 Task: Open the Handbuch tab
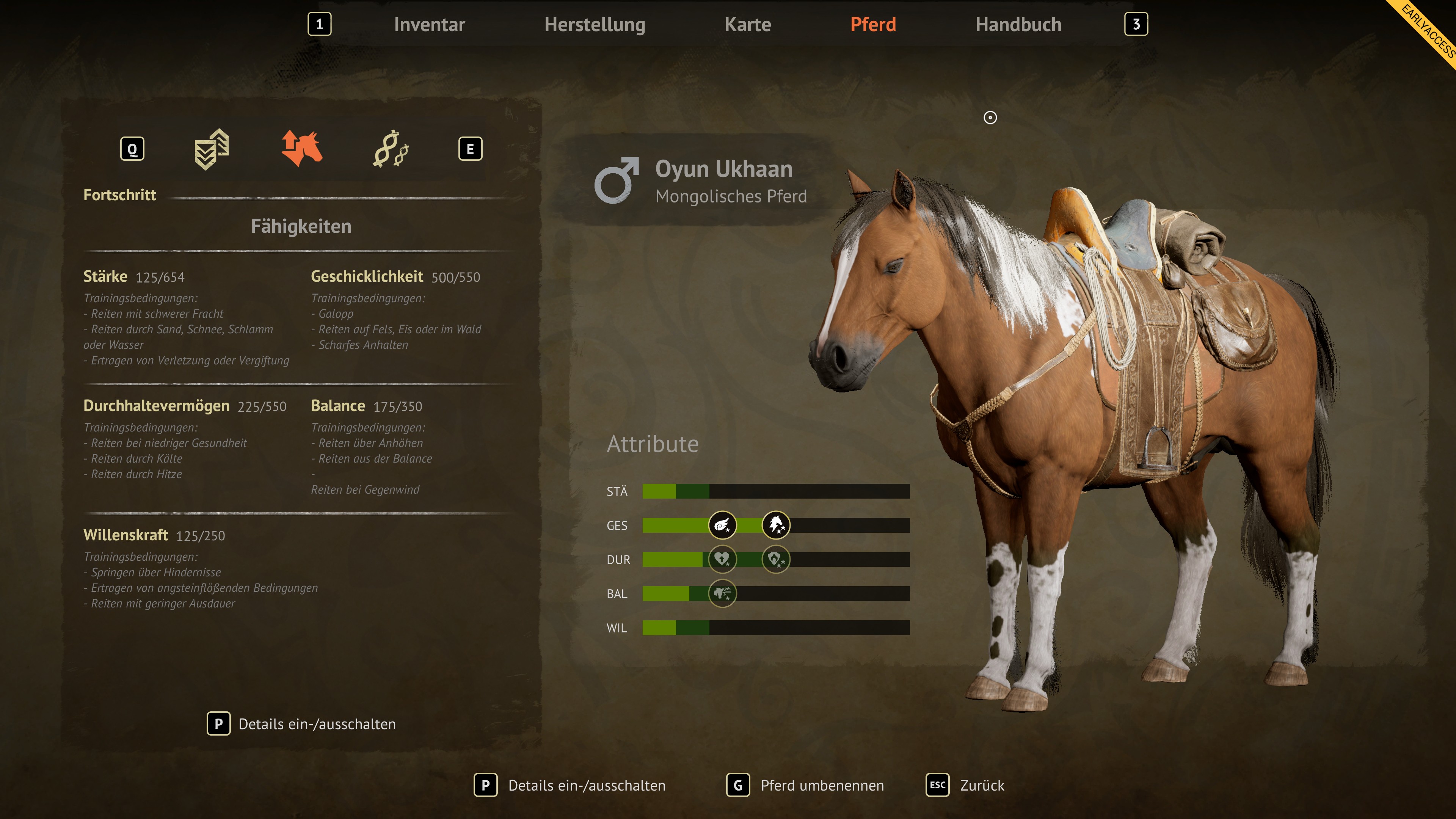1018,24
